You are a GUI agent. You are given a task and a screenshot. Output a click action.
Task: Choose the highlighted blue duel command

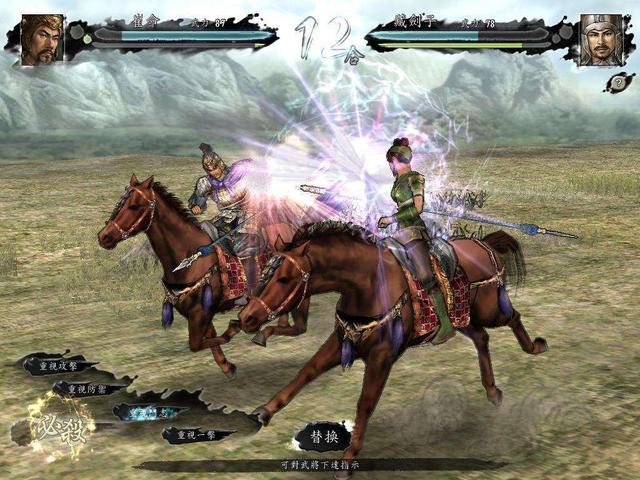[148, 412]
